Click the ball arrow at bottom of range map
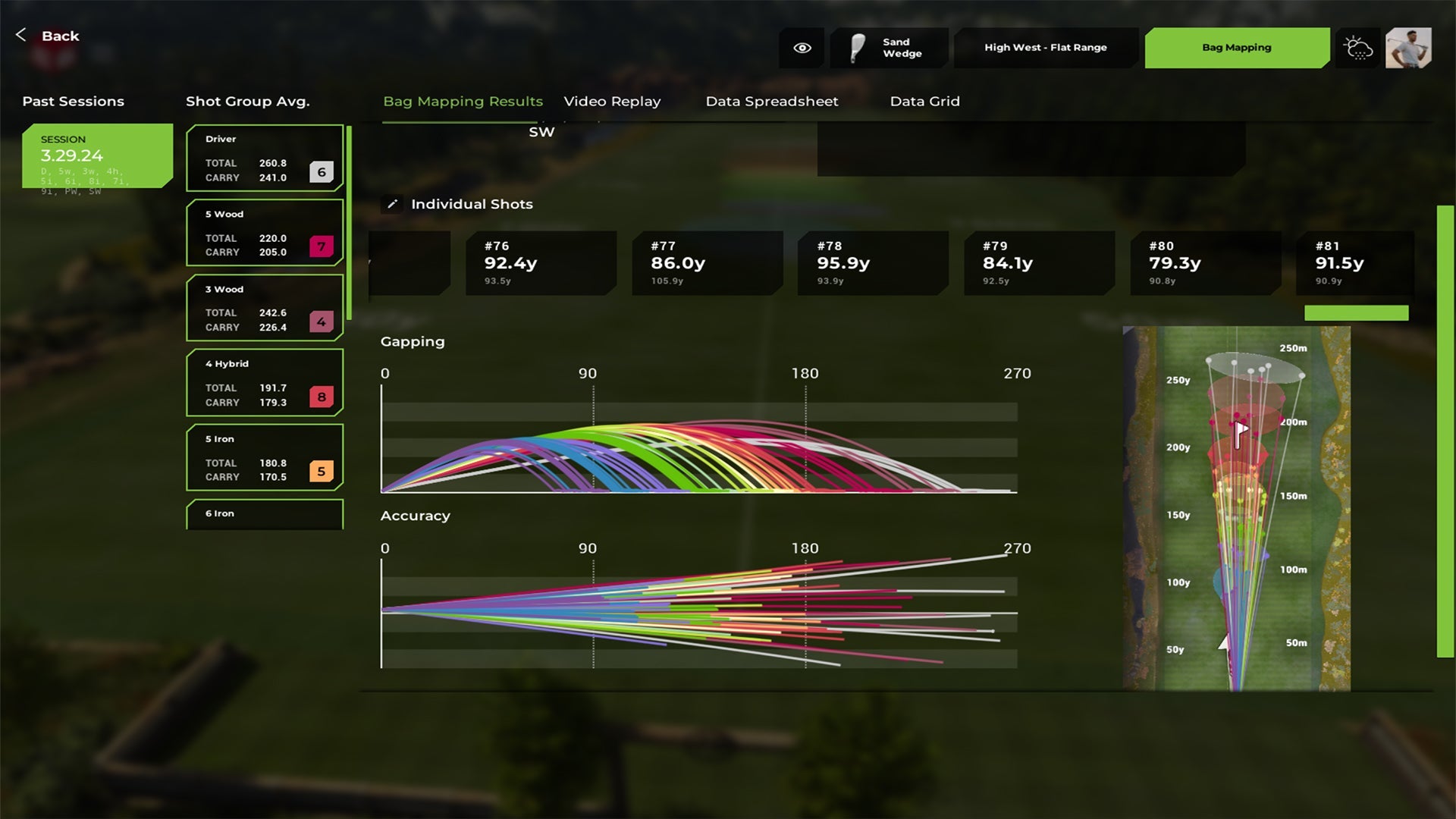The width and height of the screenshot is (1456, 819). [x=1222, y=644]
